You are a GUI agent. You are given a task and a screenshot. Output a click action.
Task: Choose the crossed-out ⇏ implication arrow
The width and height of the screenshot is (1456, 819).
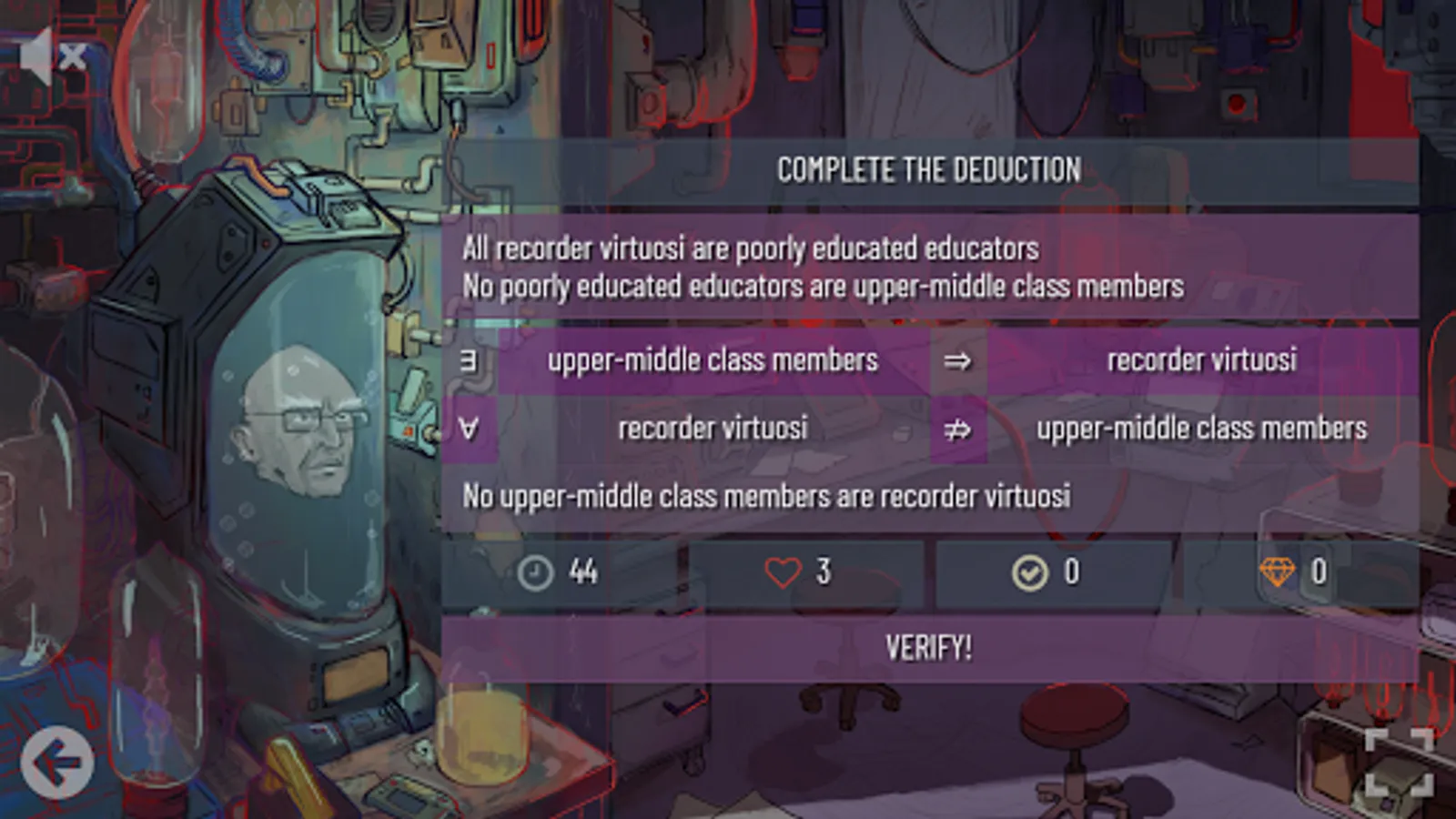point(957,429)
